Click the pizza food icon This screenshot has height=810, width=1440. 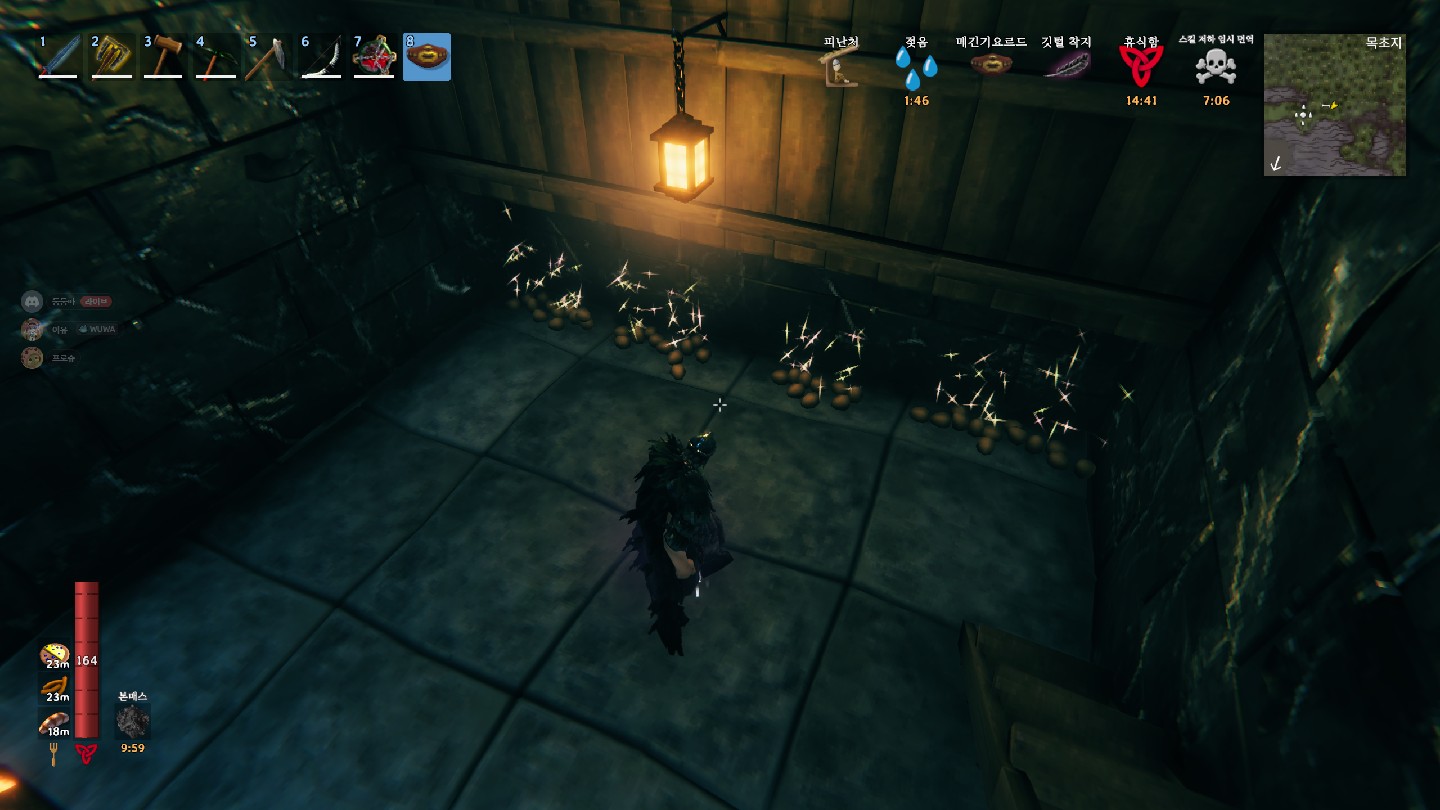tap(52, 654)
